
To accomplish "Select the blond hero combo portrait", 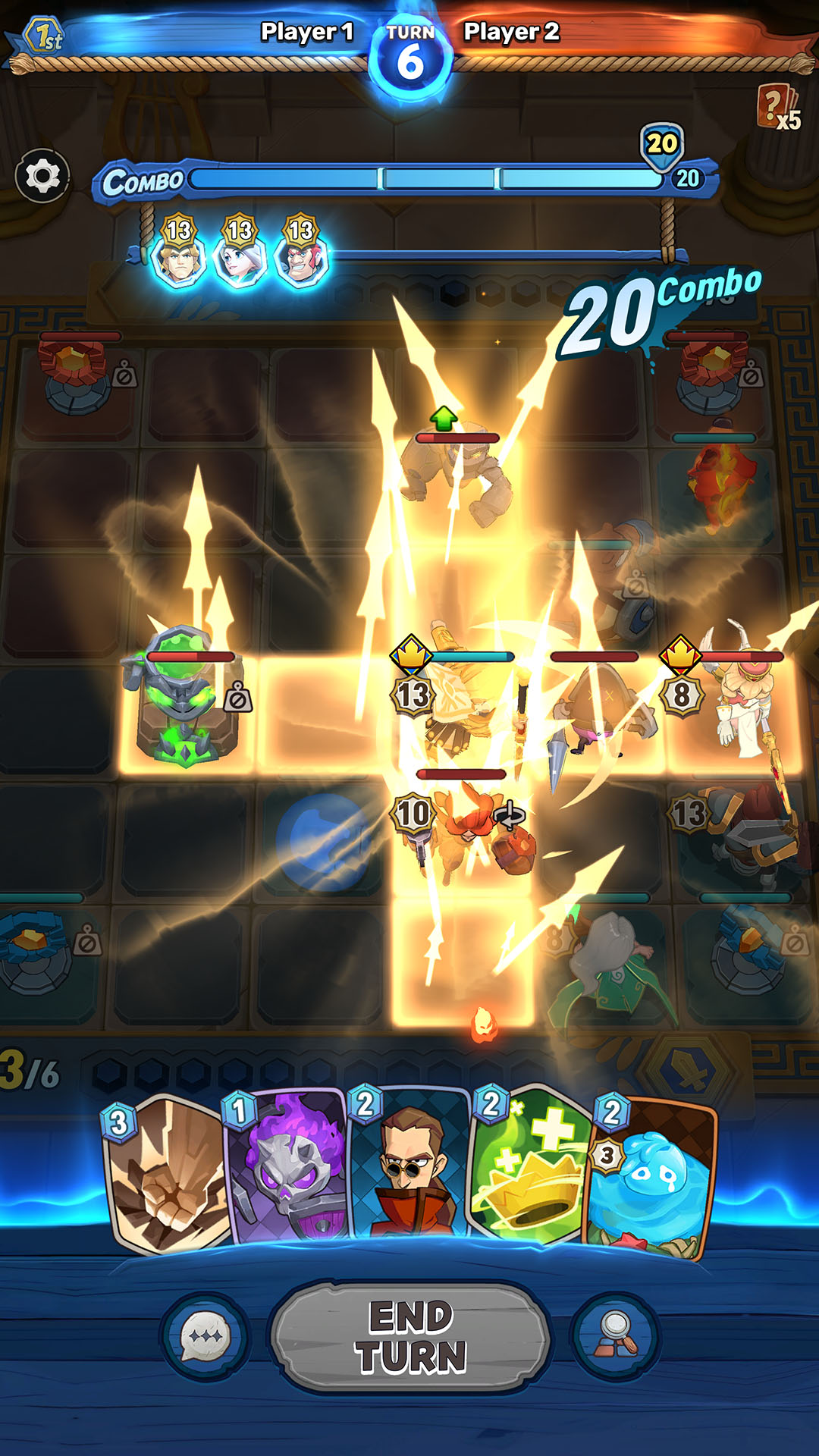I will click(x=179, y=258).
